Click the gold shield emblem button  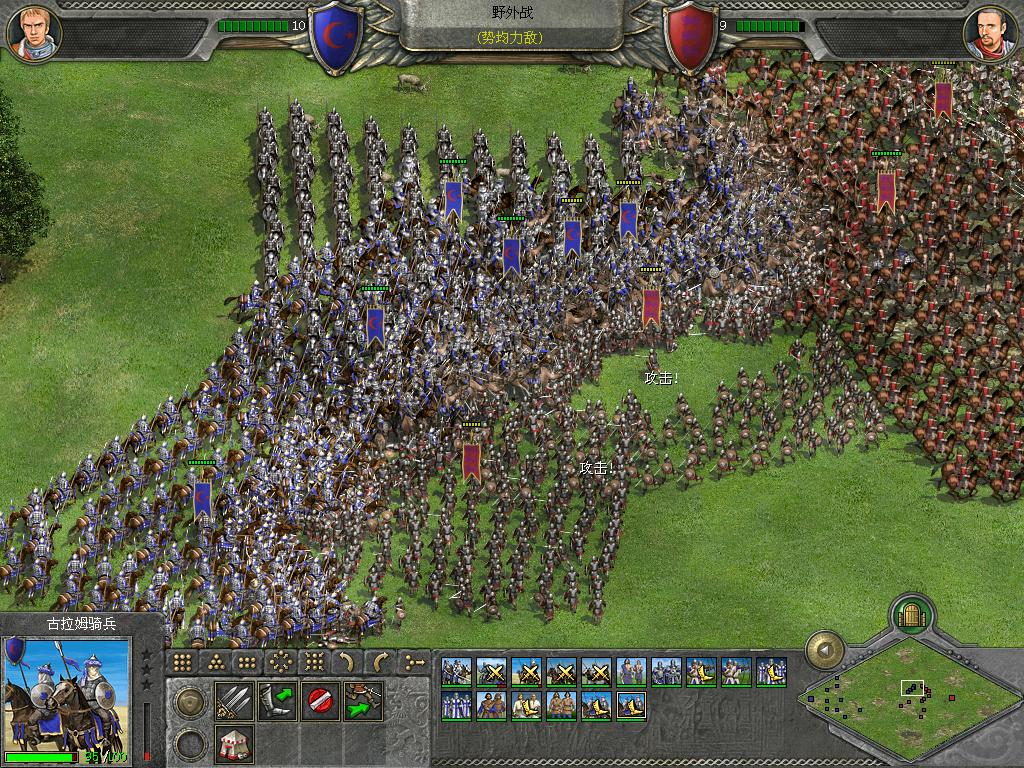click(x=190, y=702)
